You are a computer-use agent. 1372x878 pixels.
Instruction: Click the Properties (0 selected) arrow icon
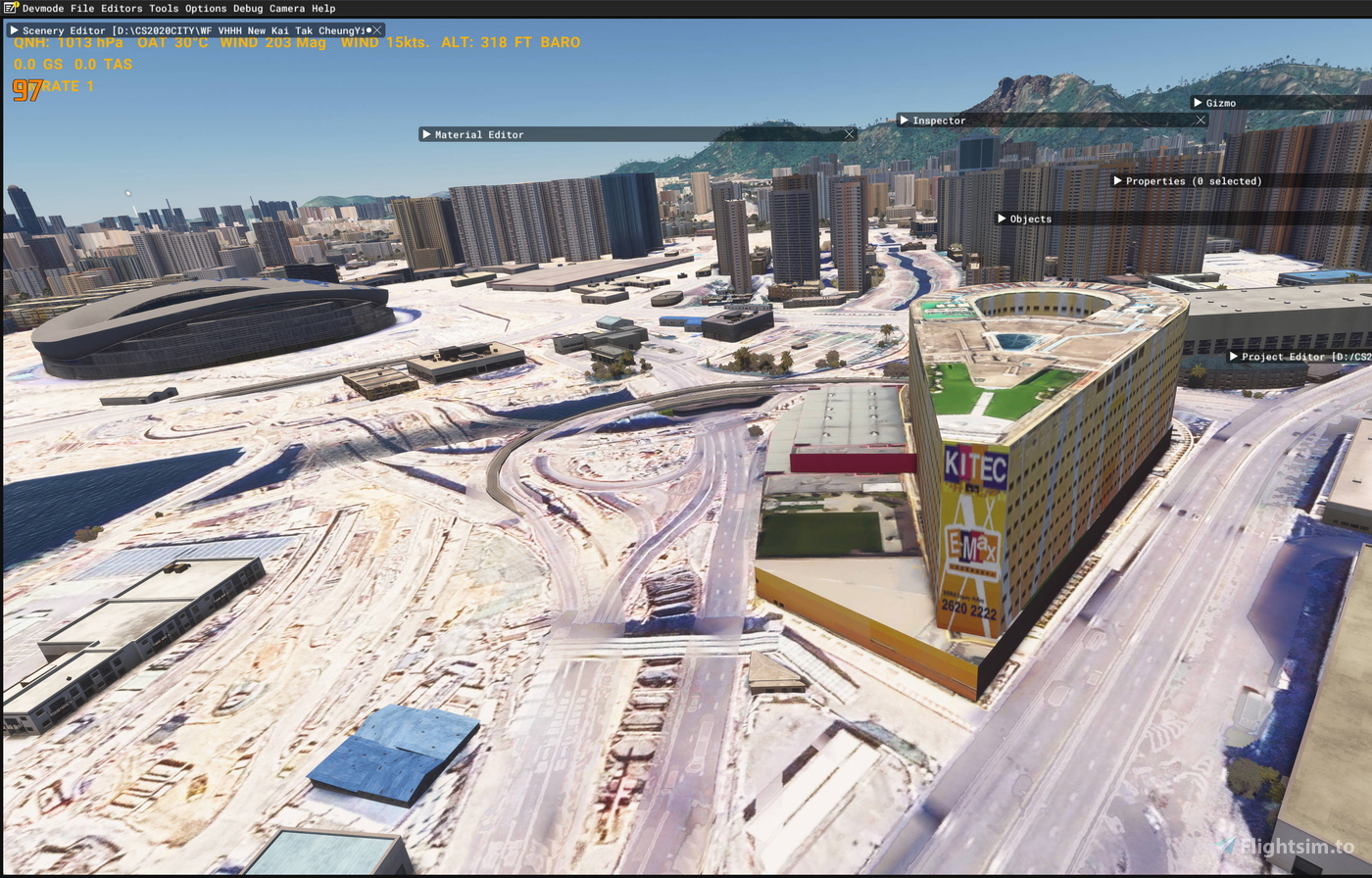tap(1118, 181)
